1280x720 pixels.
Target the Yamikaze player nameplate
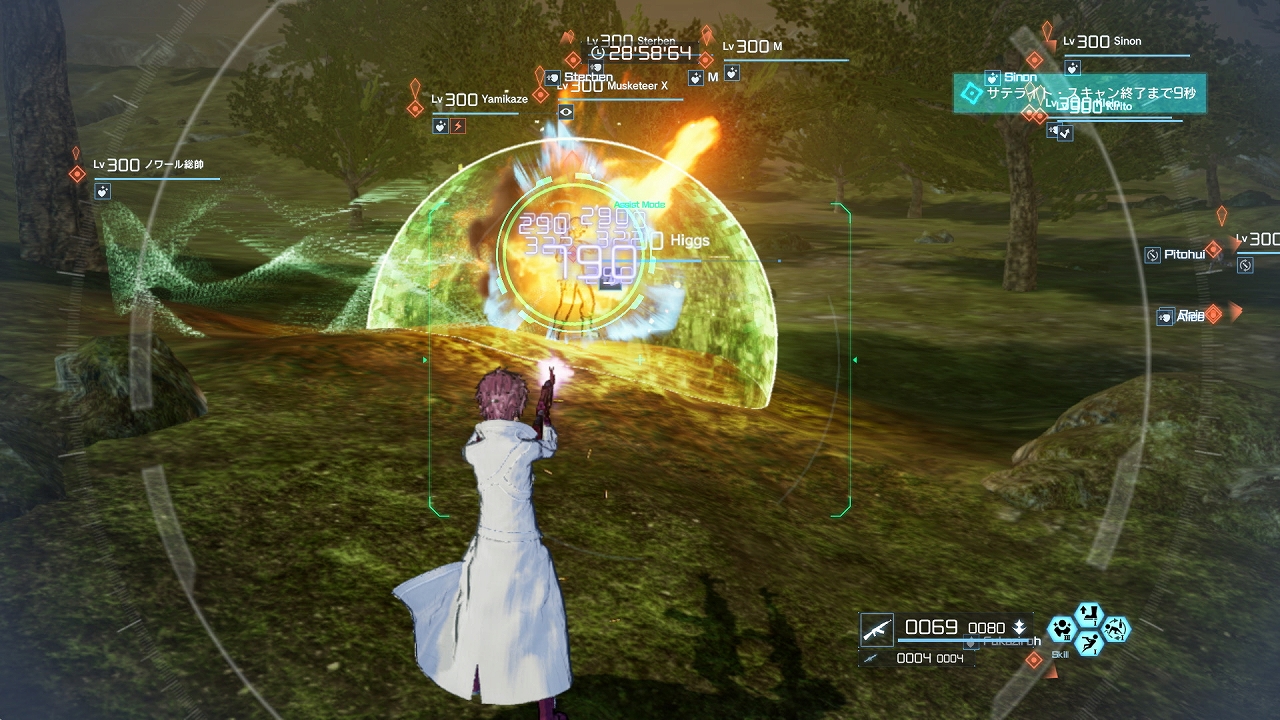point(480,100)
